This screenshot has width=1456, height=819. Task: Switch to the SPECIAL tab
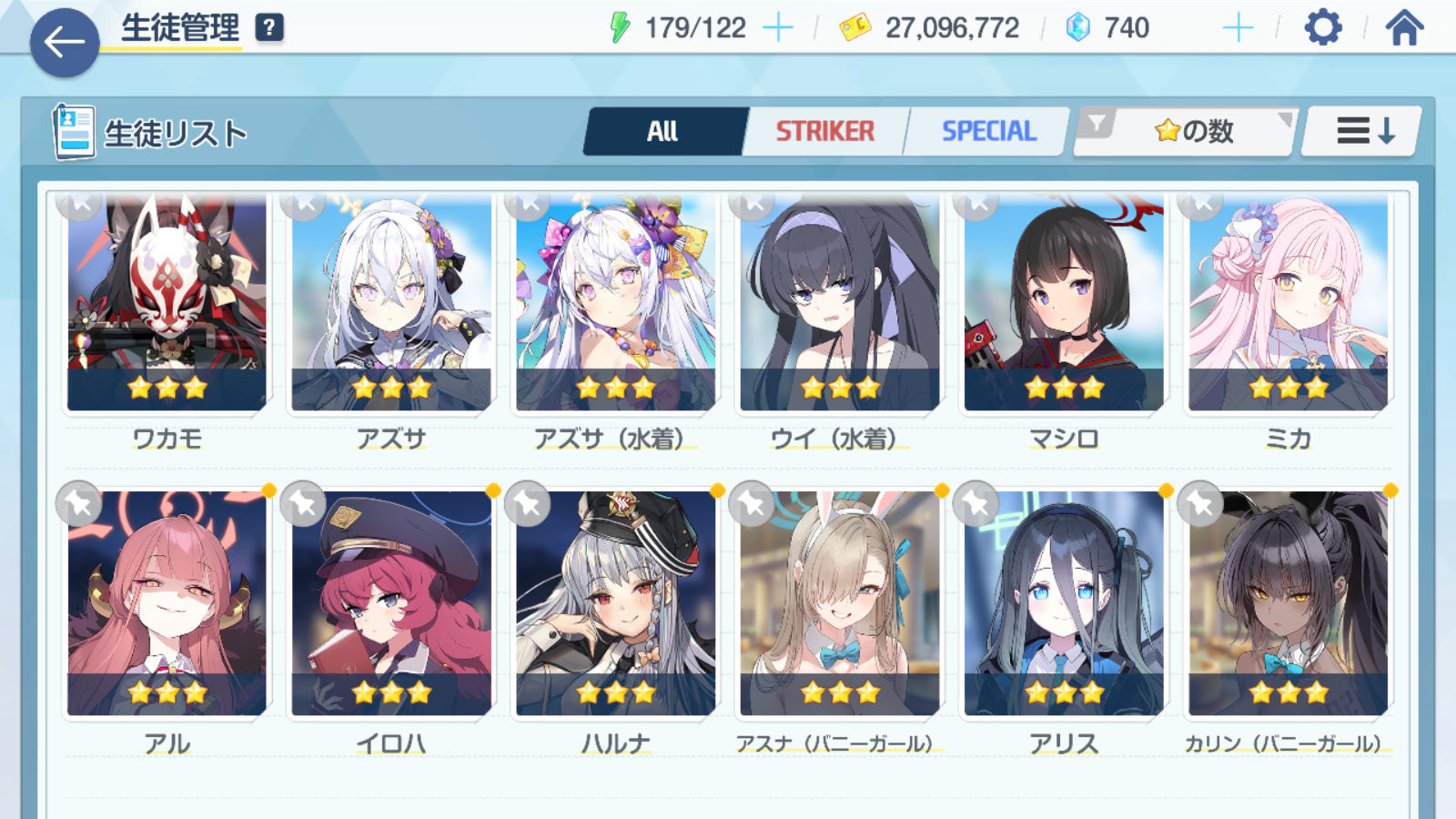tap(988, 132)
